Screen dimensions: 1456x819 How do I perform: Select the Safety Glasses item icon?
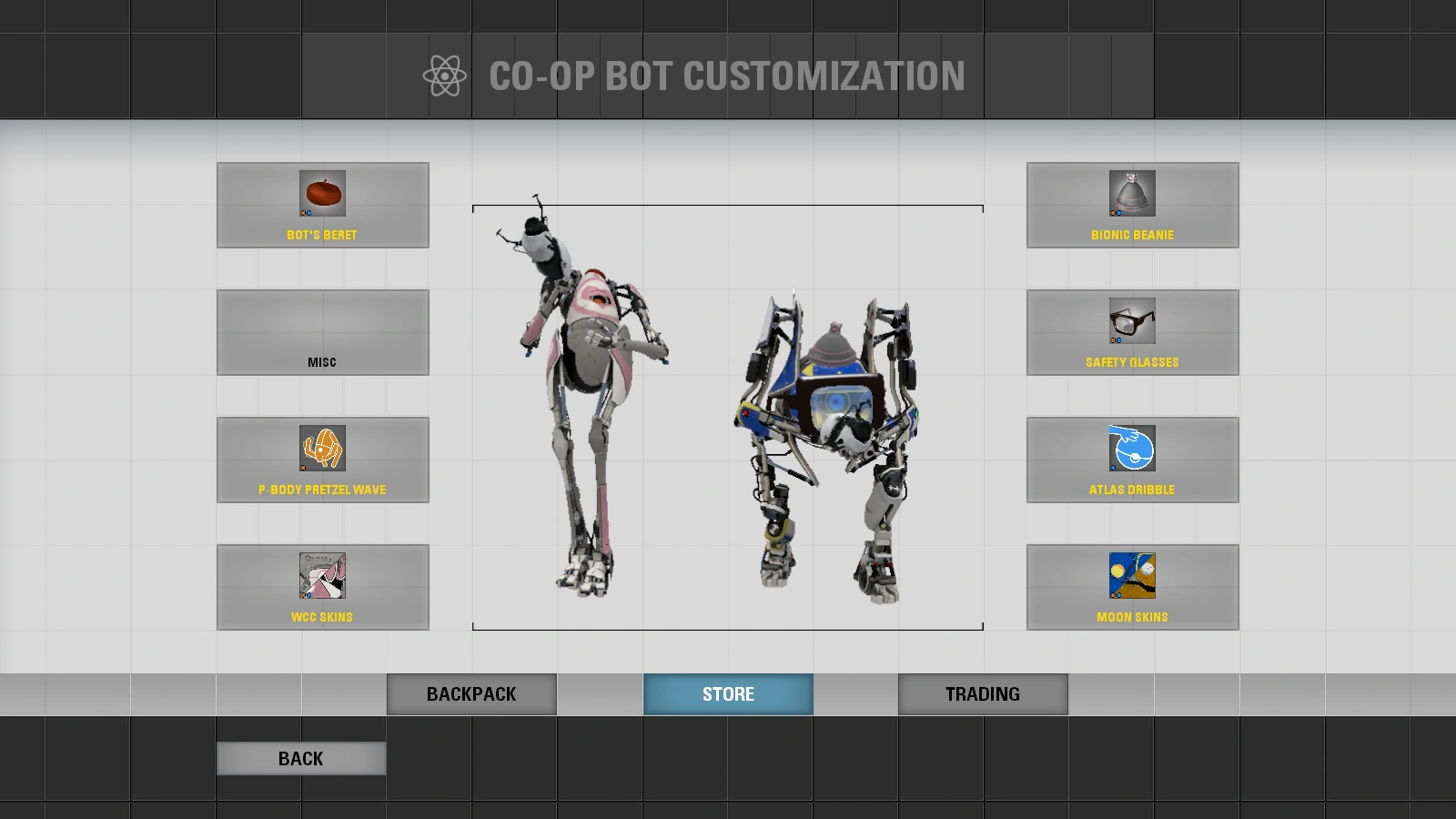coord(1132,320)
